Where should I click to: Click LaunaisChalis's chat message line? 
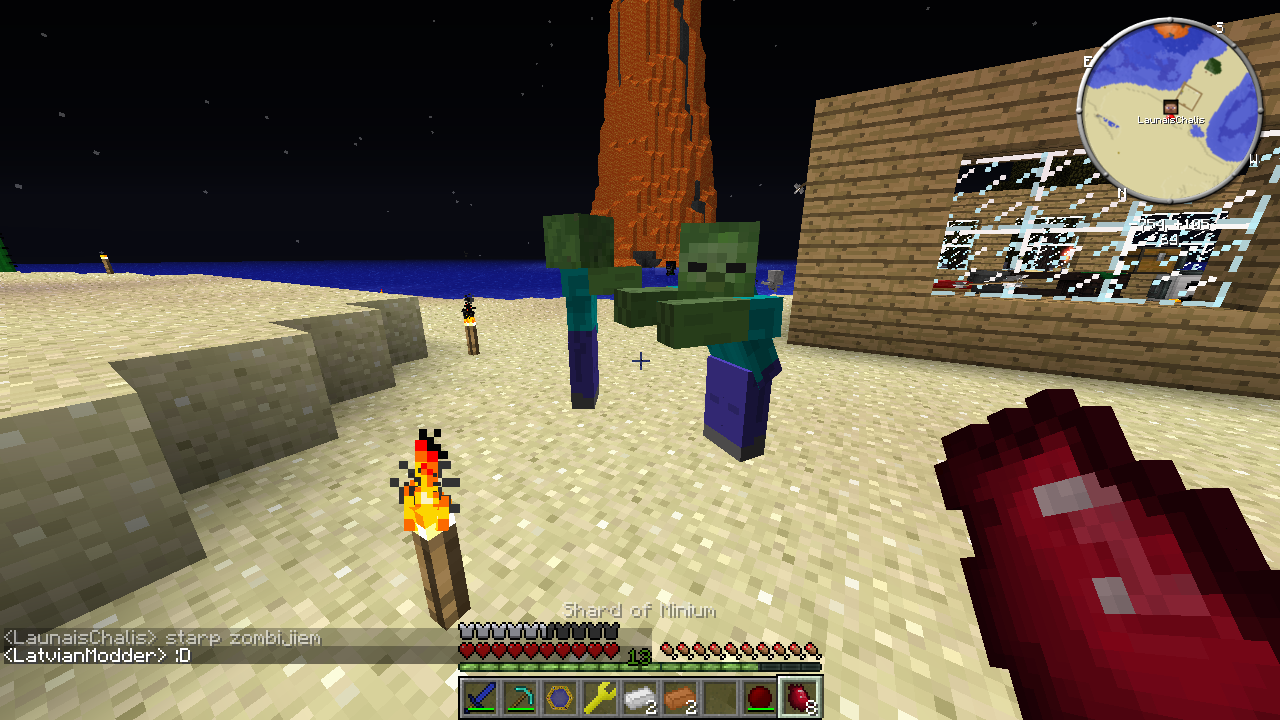[162, 638]
